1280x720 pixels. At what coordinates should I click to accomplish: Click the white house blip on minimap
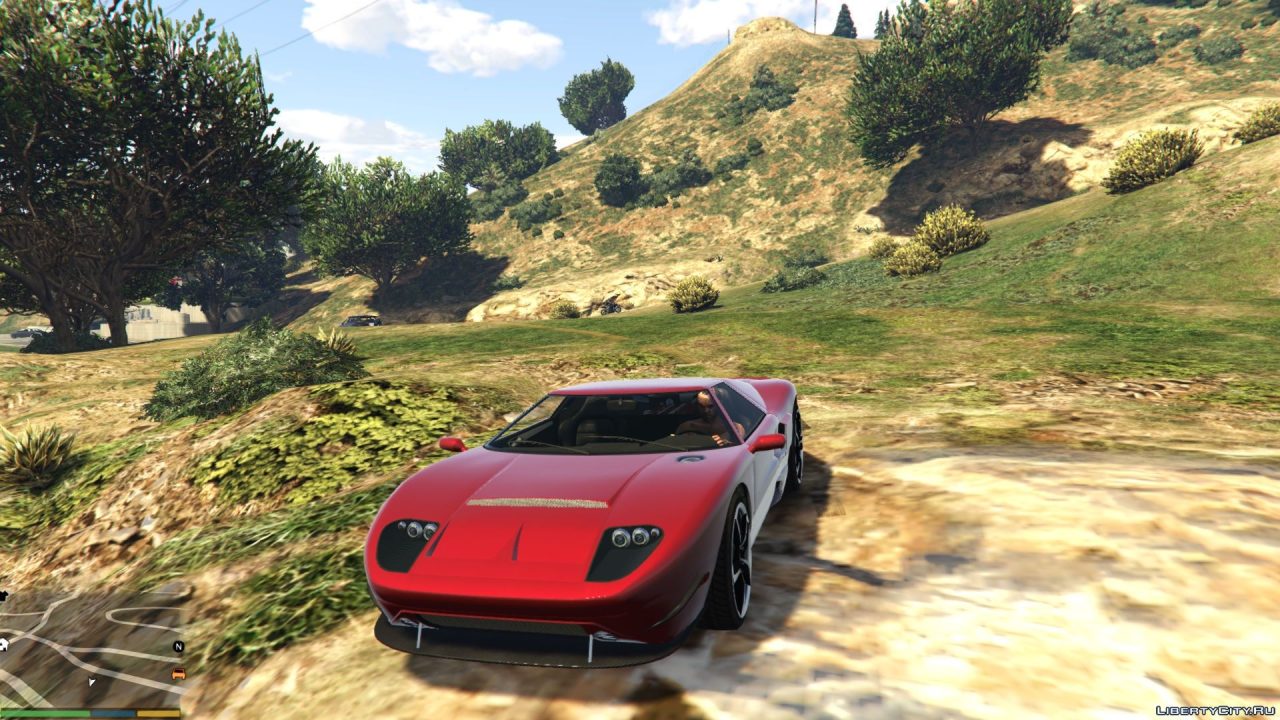tap(4, 645)
